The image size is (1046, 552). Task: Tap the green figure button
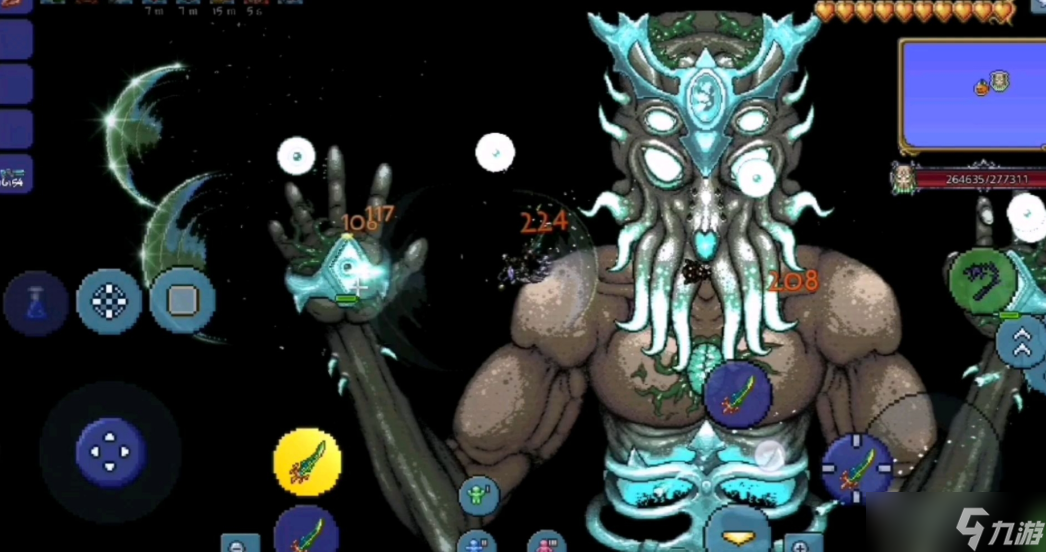click(x=479, y=496)
